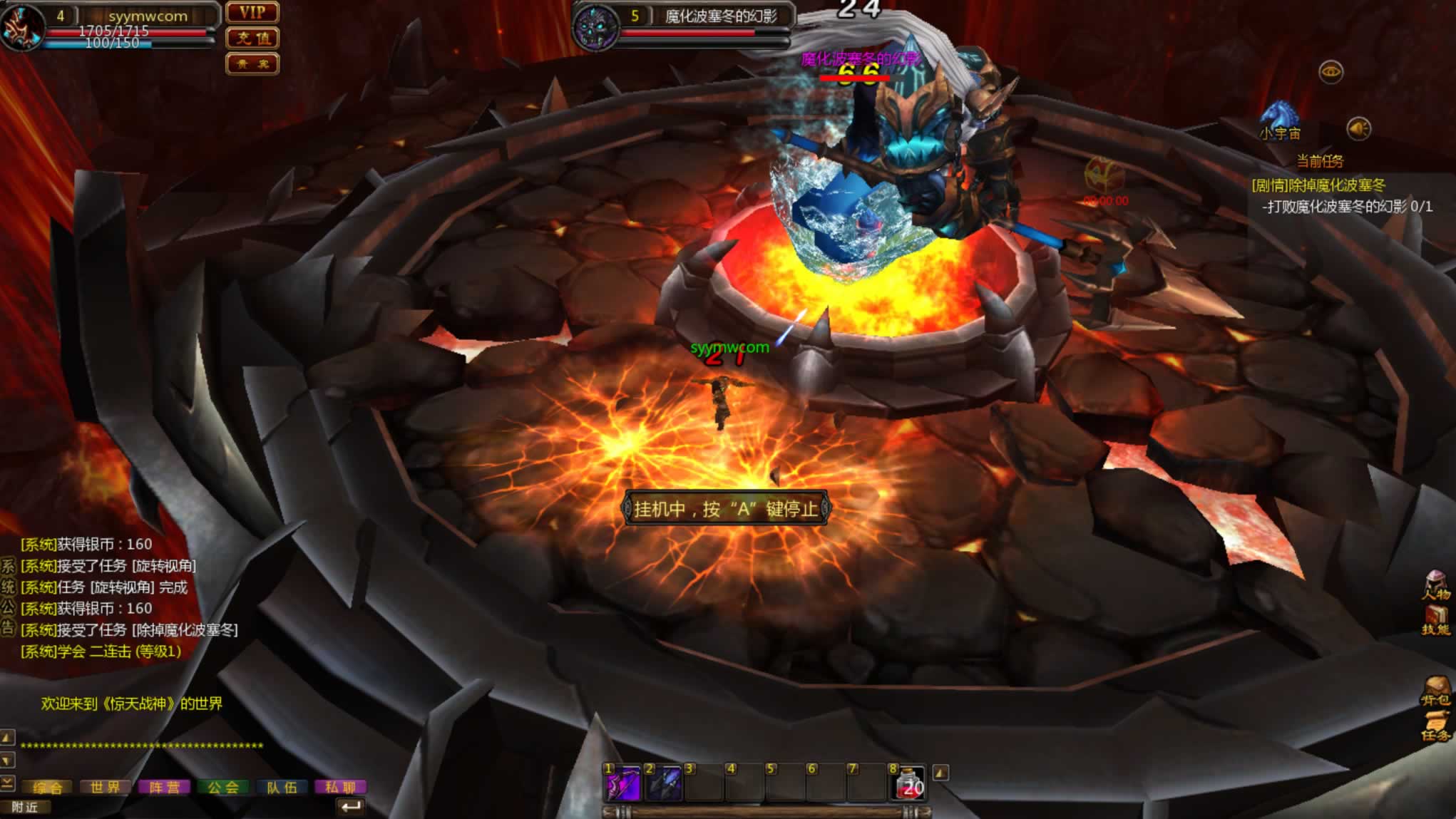Image resolution: width=1456 pixels, height=819 pixels.
Task: Open the 贵宾 button below recharge
Action: 252,64
